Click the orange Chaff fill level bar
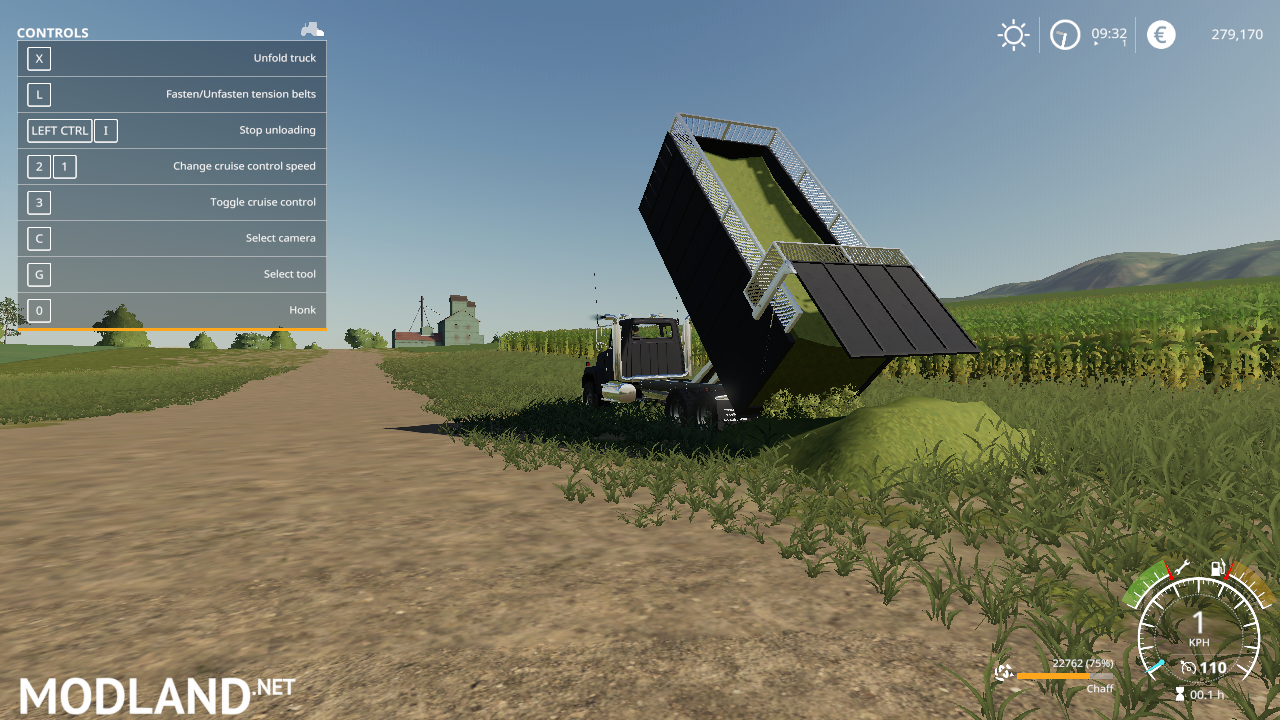Viewport: 1280px width, 720px height. click(x=1055, y=677)
